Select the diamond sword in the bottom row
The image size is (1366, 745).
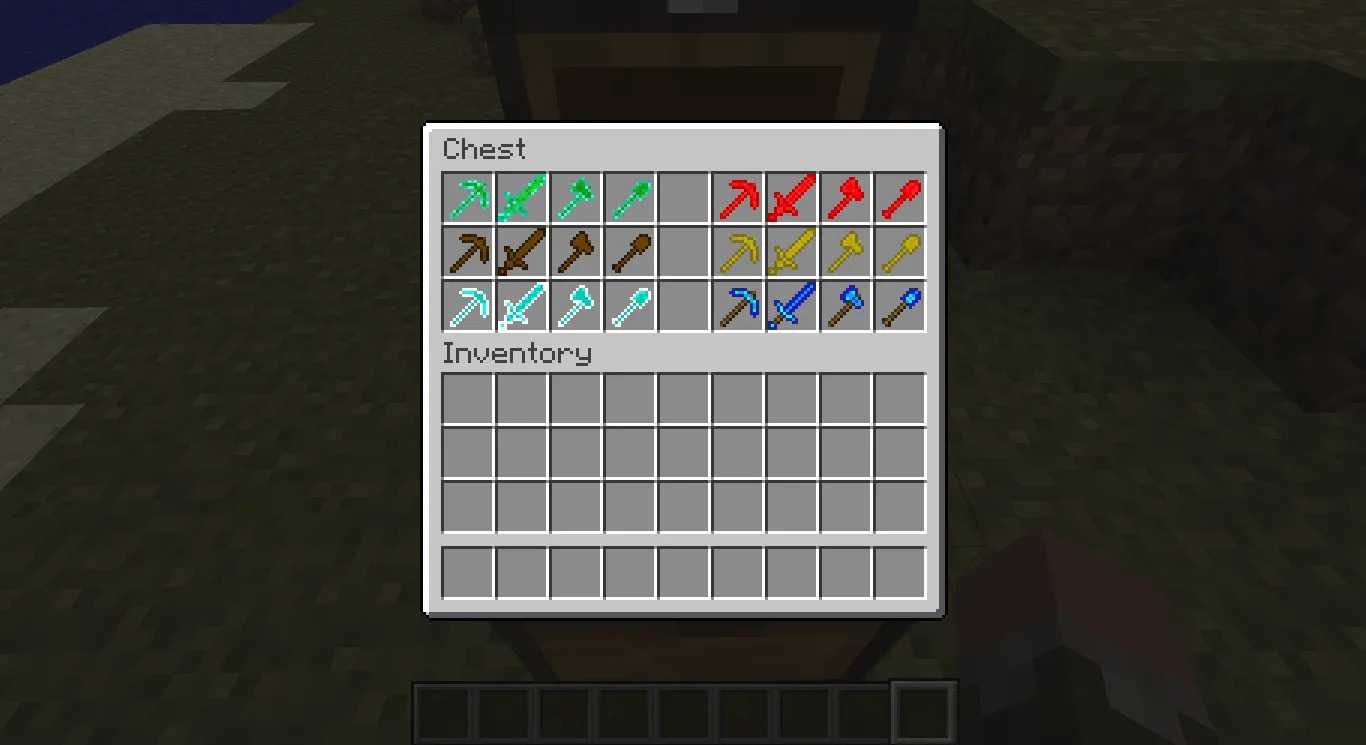tap(523, 305)
